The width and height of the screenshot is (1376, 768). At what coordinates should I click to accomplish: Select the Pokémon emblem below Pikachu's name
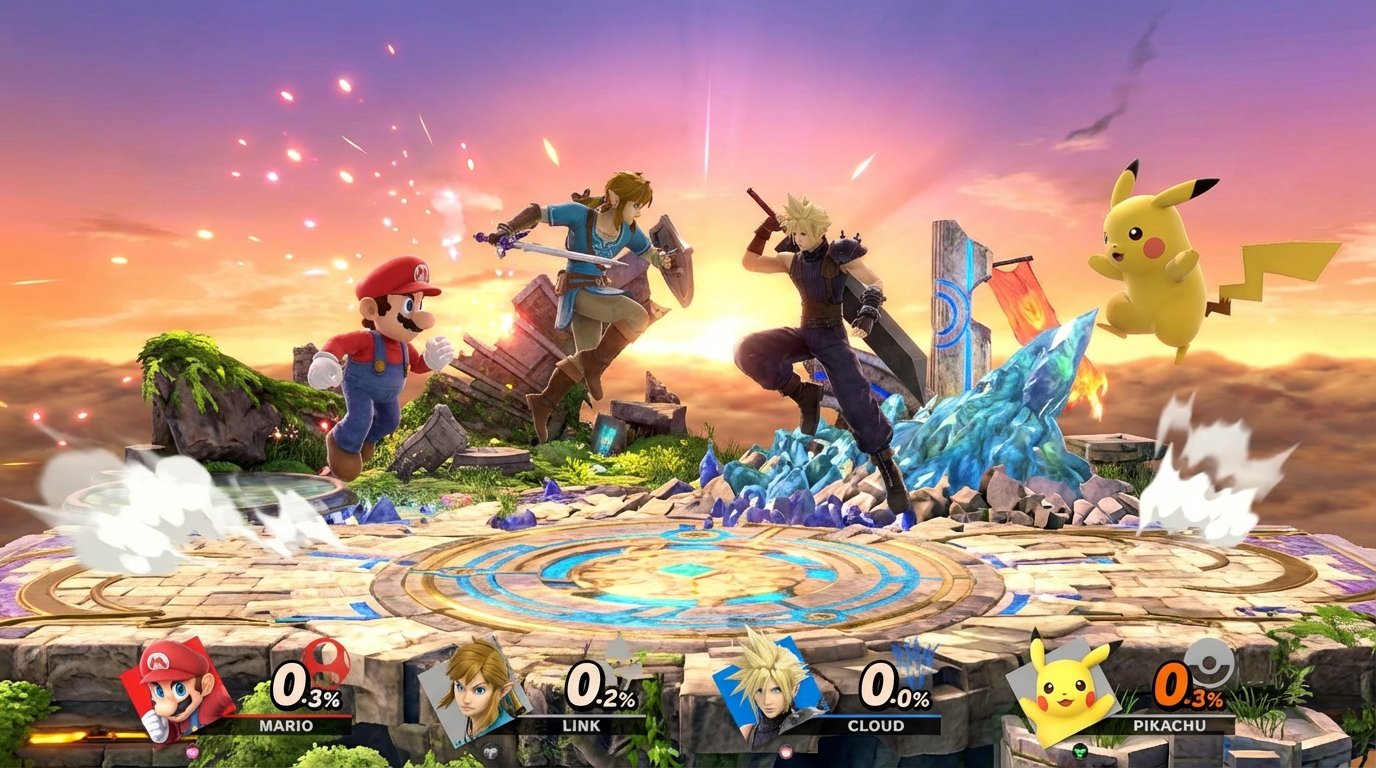(1079, 750)
